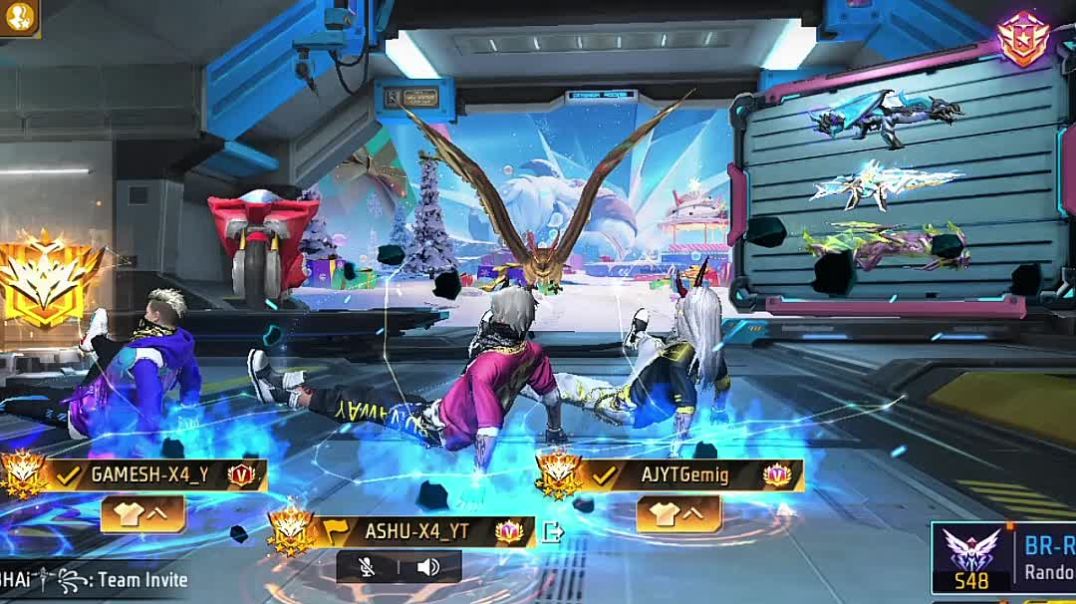The image size is (1076, 604).
Task: Toggle the speaker voice icon
Action: pos(428,567)
